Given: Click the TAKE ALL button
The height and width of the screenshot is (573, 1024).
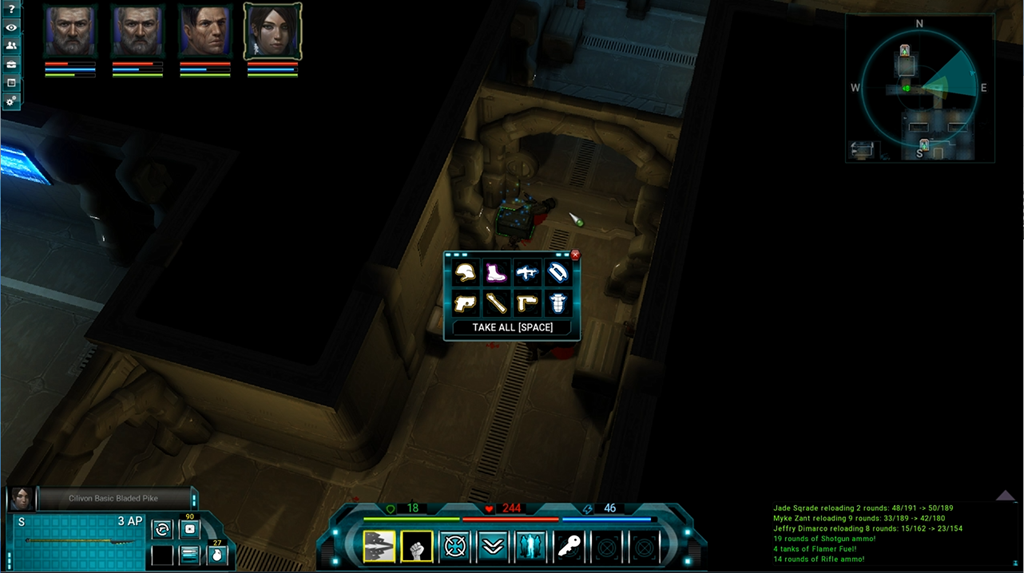Looking at the screenshot, I should click(x=511, y=327).
